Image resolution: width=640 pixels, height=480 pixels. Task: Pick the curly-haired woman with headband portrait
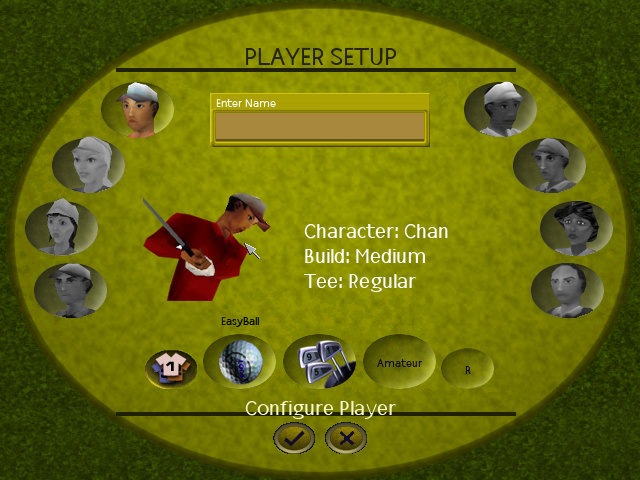point(576,227)
